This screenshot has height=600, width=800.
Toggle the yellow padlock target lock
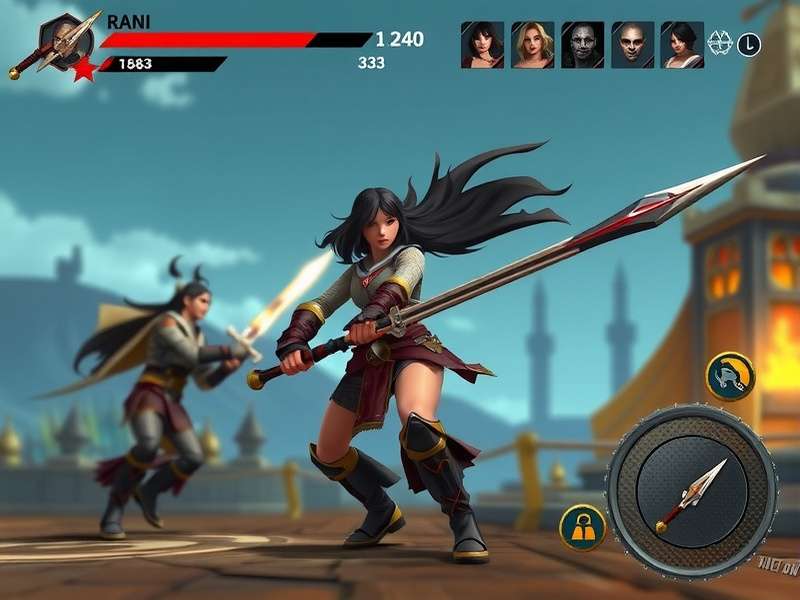582,527
